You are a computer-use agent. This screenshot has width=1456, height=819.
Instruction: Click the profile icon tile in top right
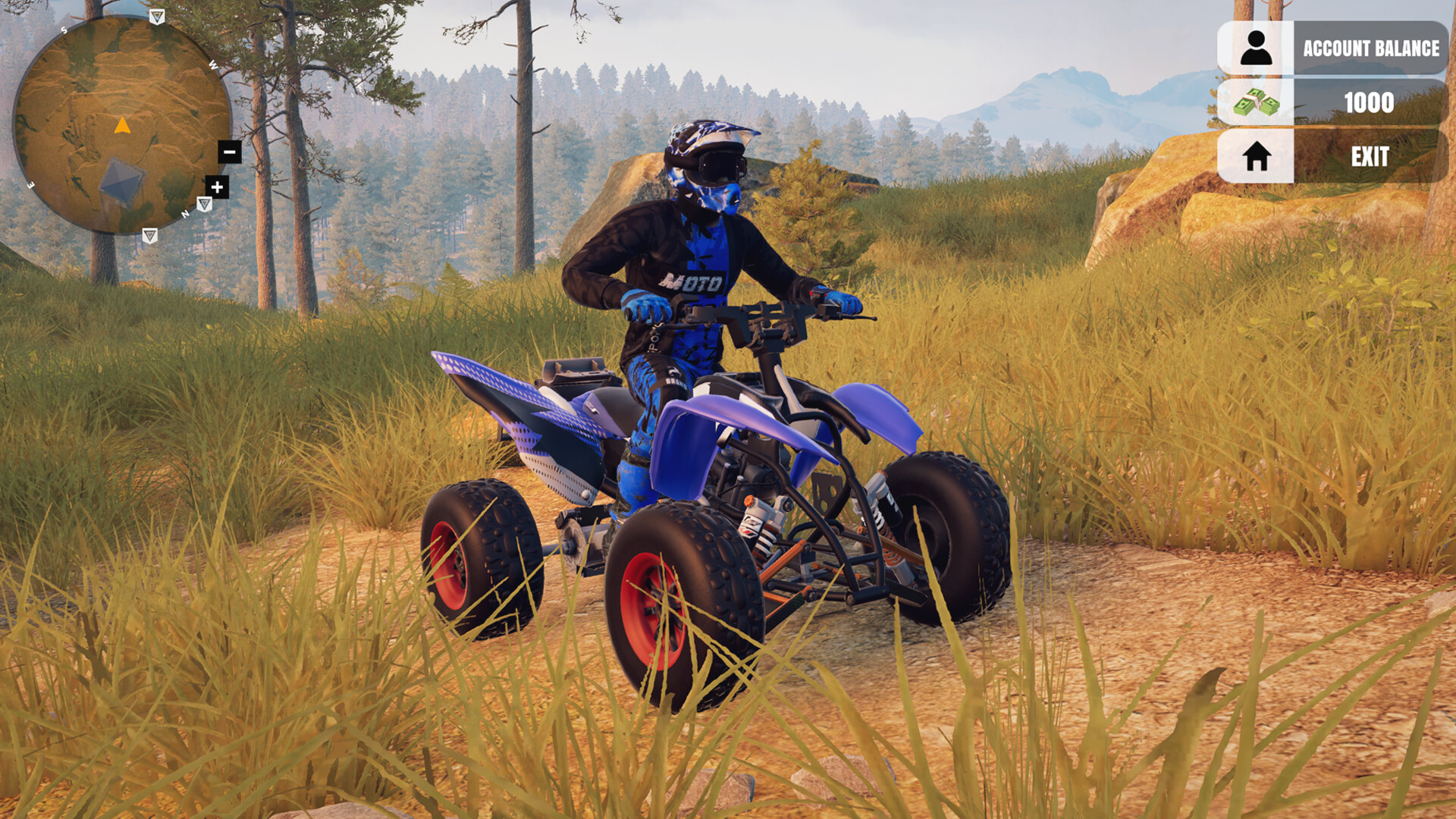click(x=1255, y=49)
